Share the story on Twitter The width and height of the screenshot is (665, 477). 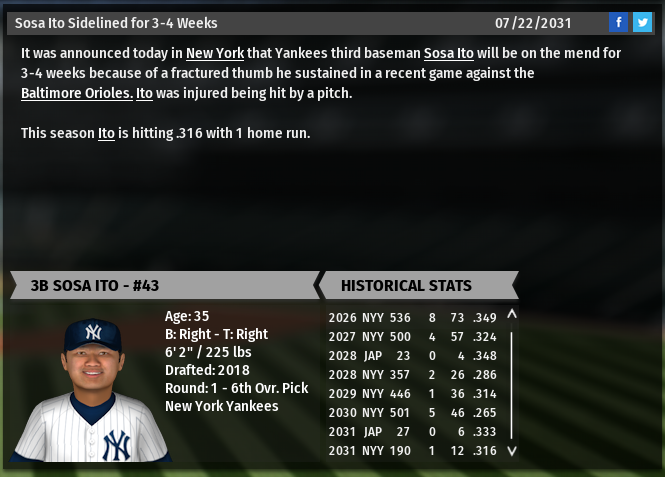641,23
